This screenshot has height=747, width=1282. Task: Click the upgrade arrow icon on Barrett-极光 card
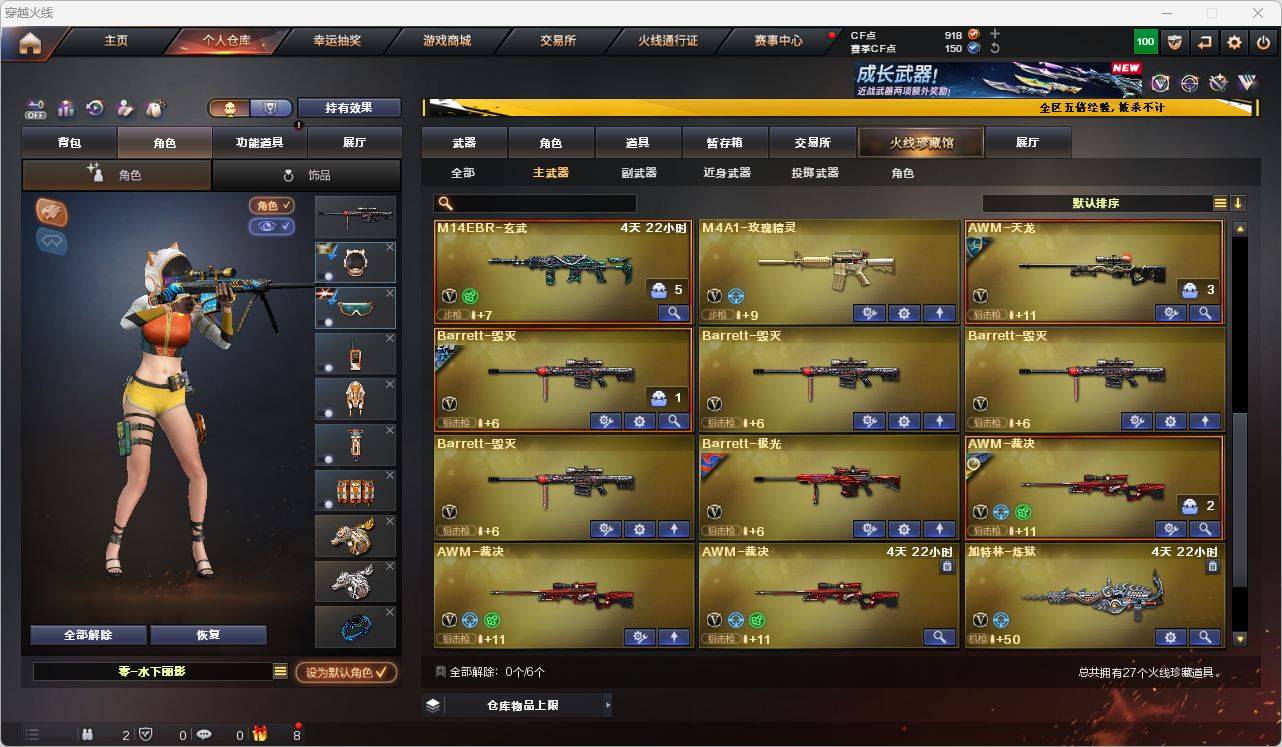[939, 528]
